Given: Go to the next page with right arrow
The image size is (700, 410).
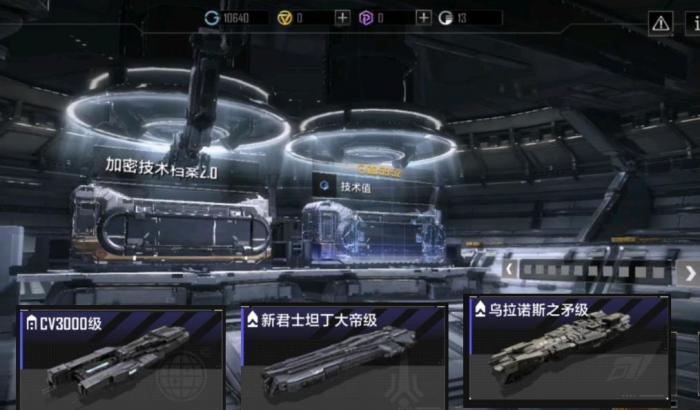Looking at the screenshot, I should pos(690,271).
